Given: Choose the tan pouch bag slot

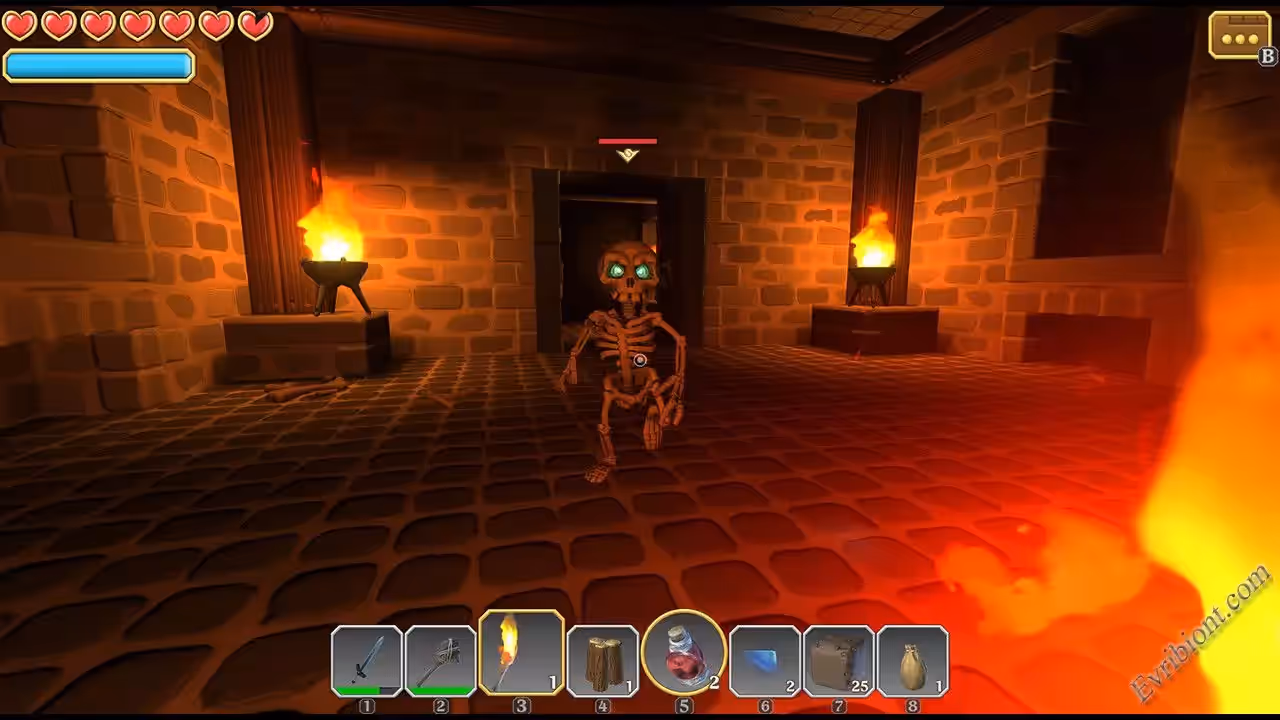Looking at the screenshot, I should click(x=912, y=660).
